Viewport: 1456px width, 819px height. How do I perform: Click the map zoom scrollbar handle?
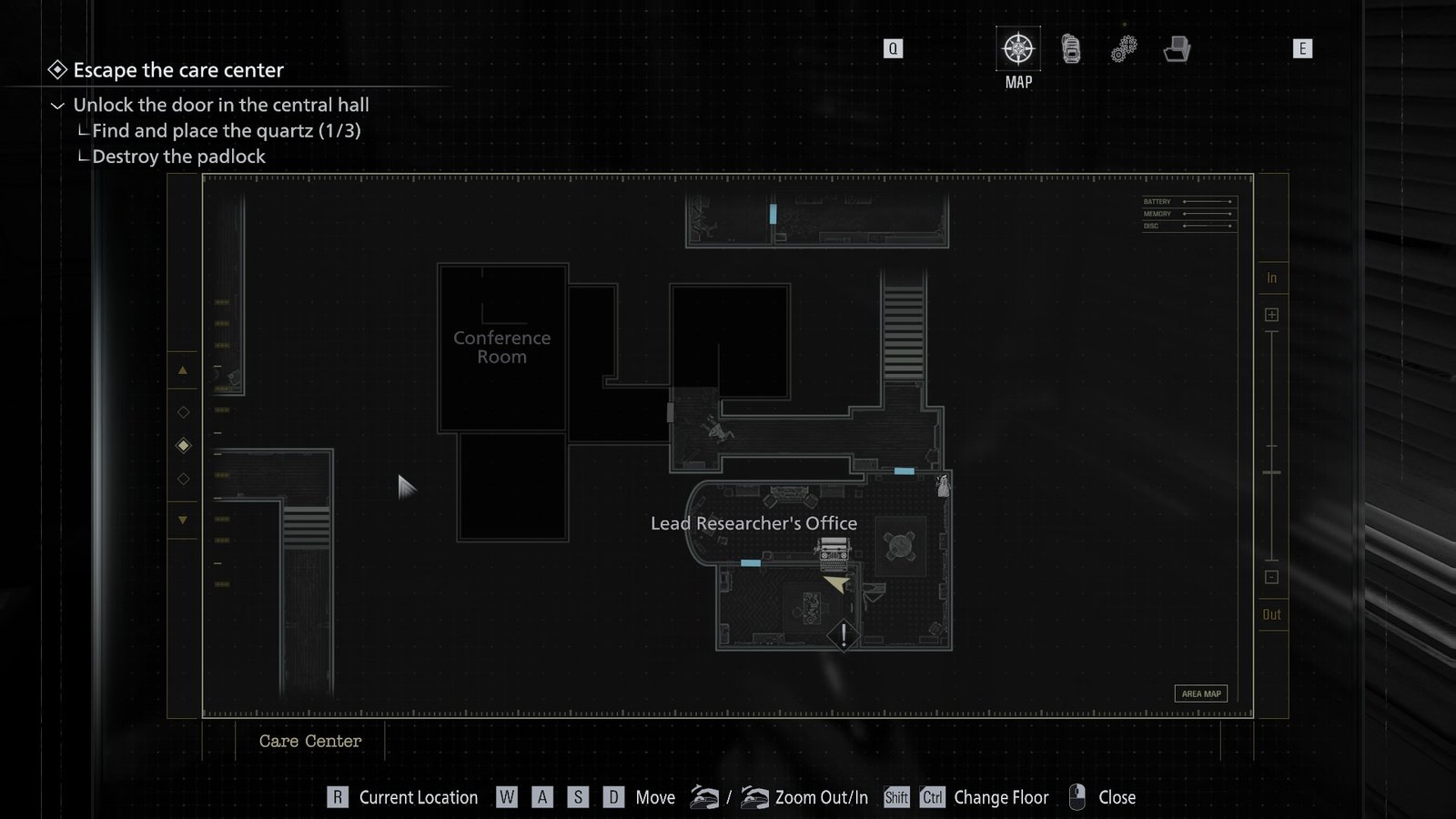click(1271, 473)
